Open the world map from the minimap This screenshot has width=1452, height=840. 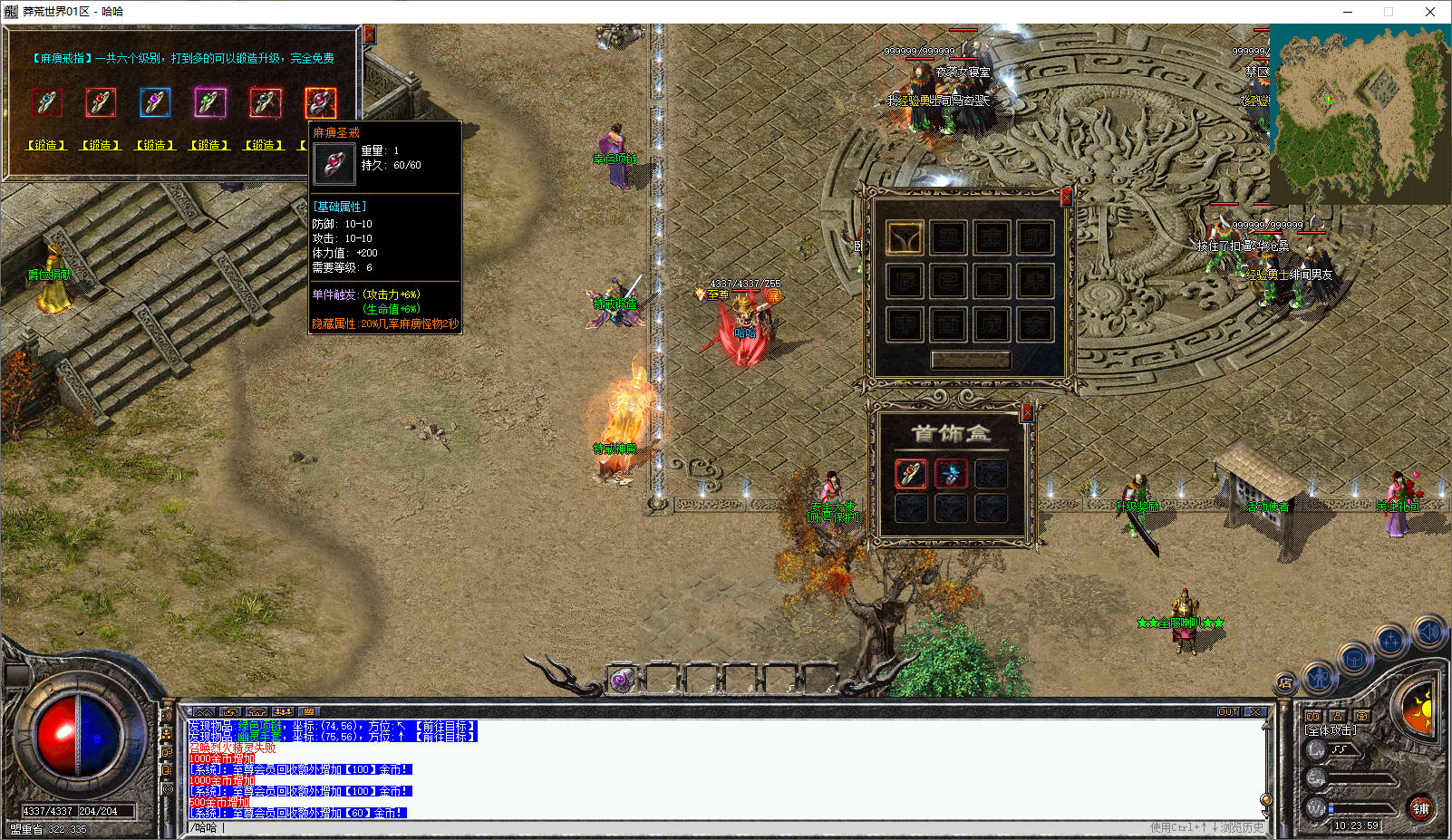click(1360, 113)
